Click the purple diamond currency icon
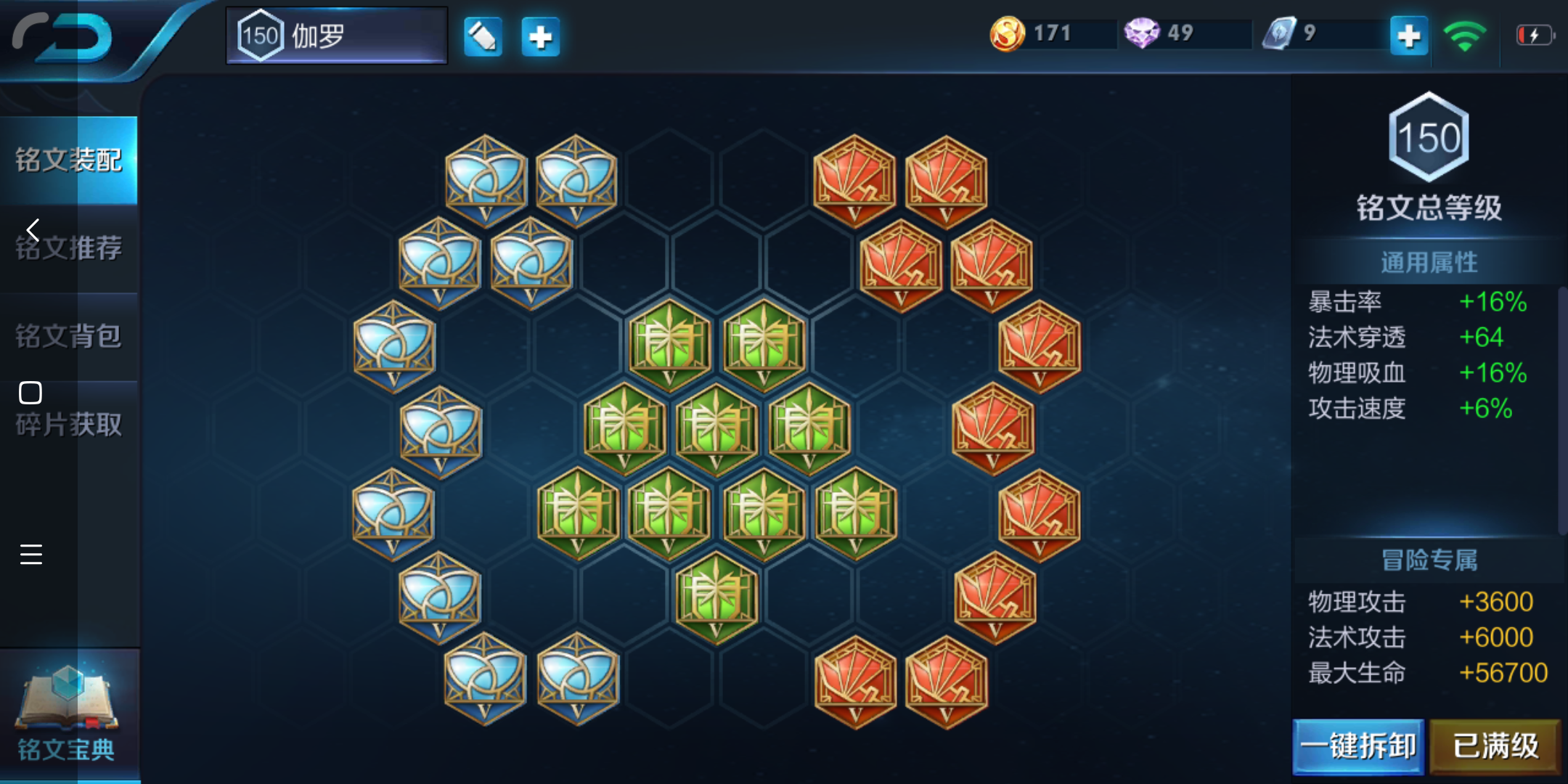The image size is (1568, 784). 1141,33
